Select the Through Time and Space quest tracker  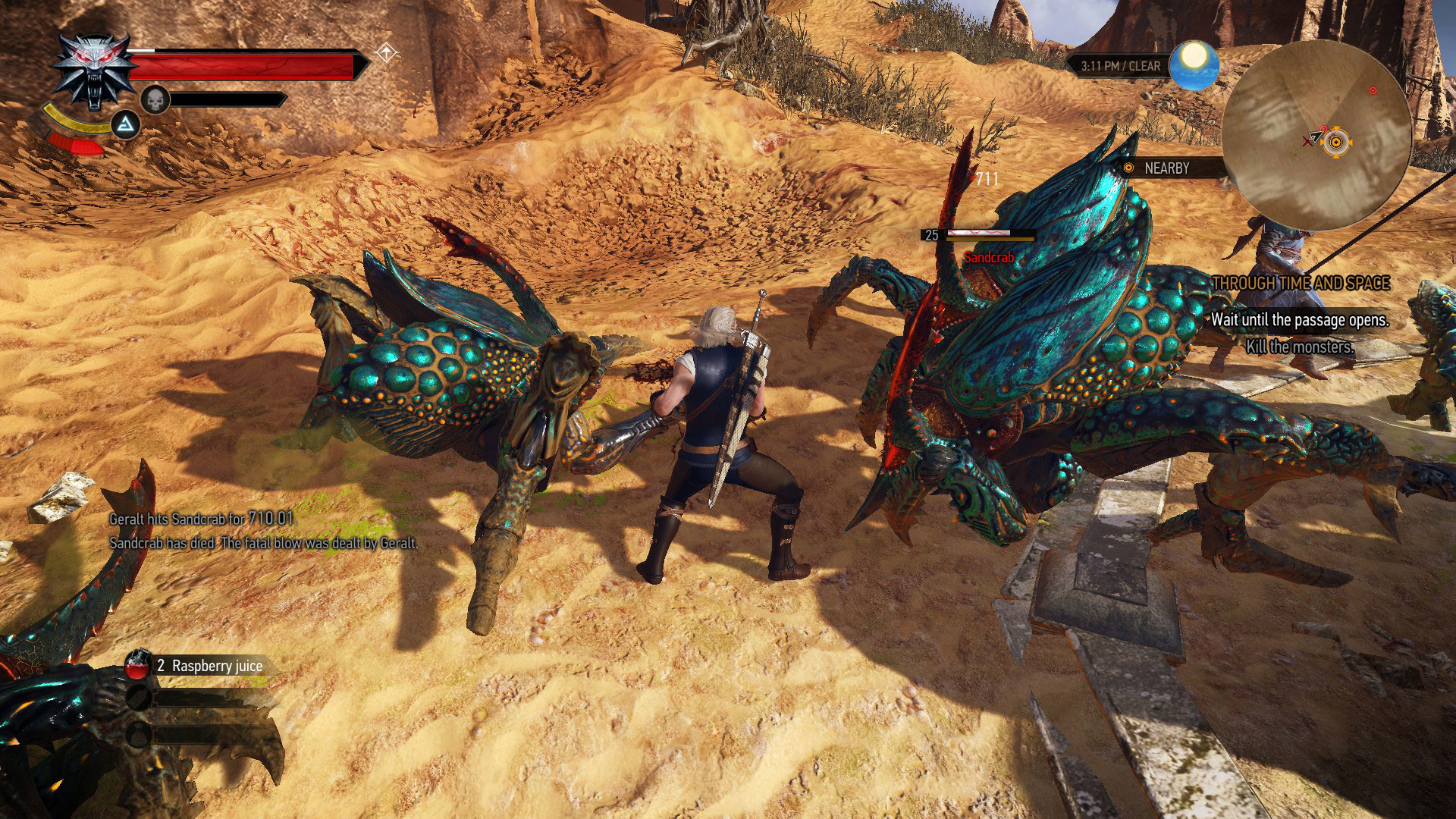tap(1301, 283)
